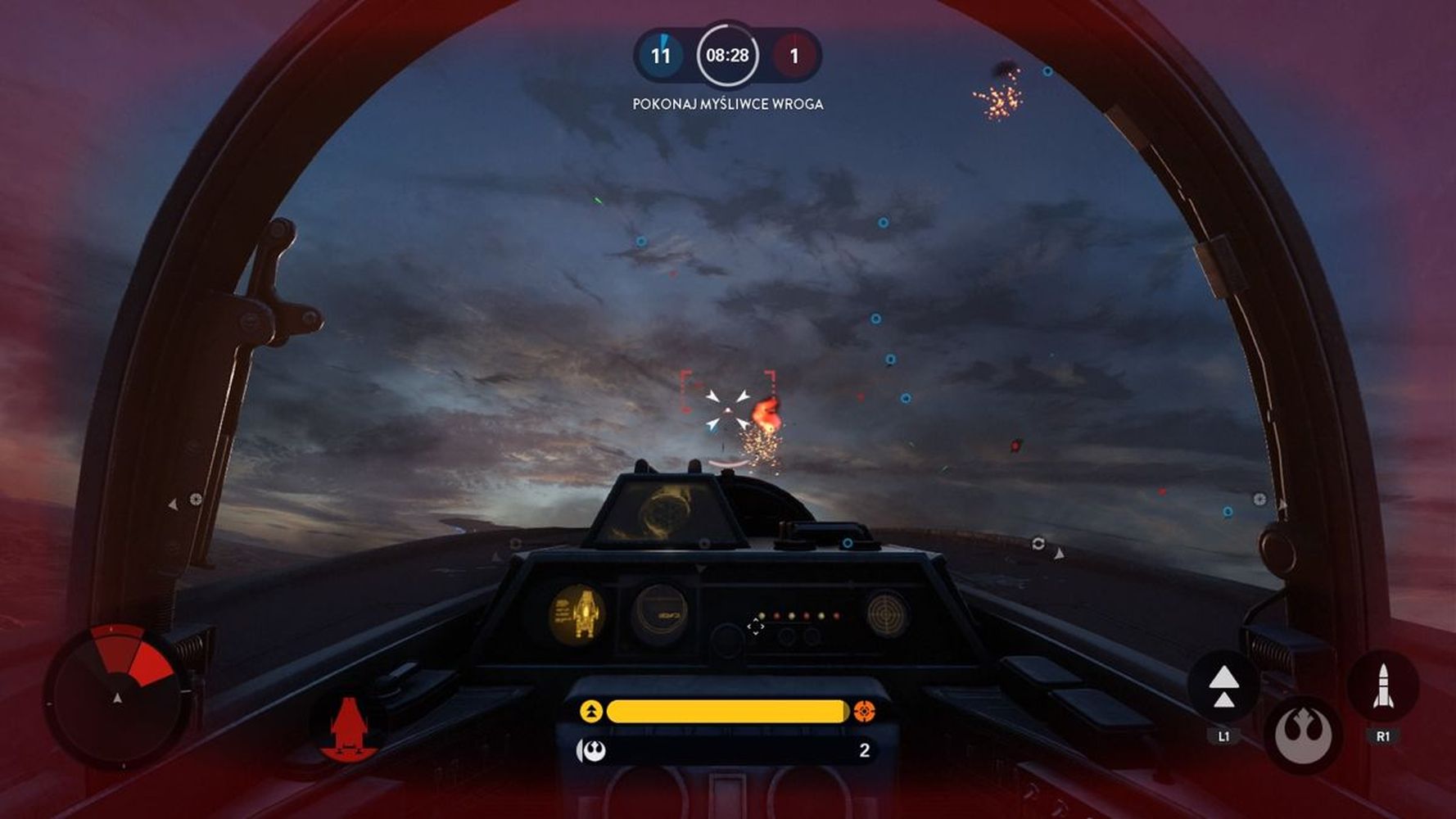Click the orange crosshair icon beside the heat bar
The height and width of the screenshot is (819, 1456).
864,711
